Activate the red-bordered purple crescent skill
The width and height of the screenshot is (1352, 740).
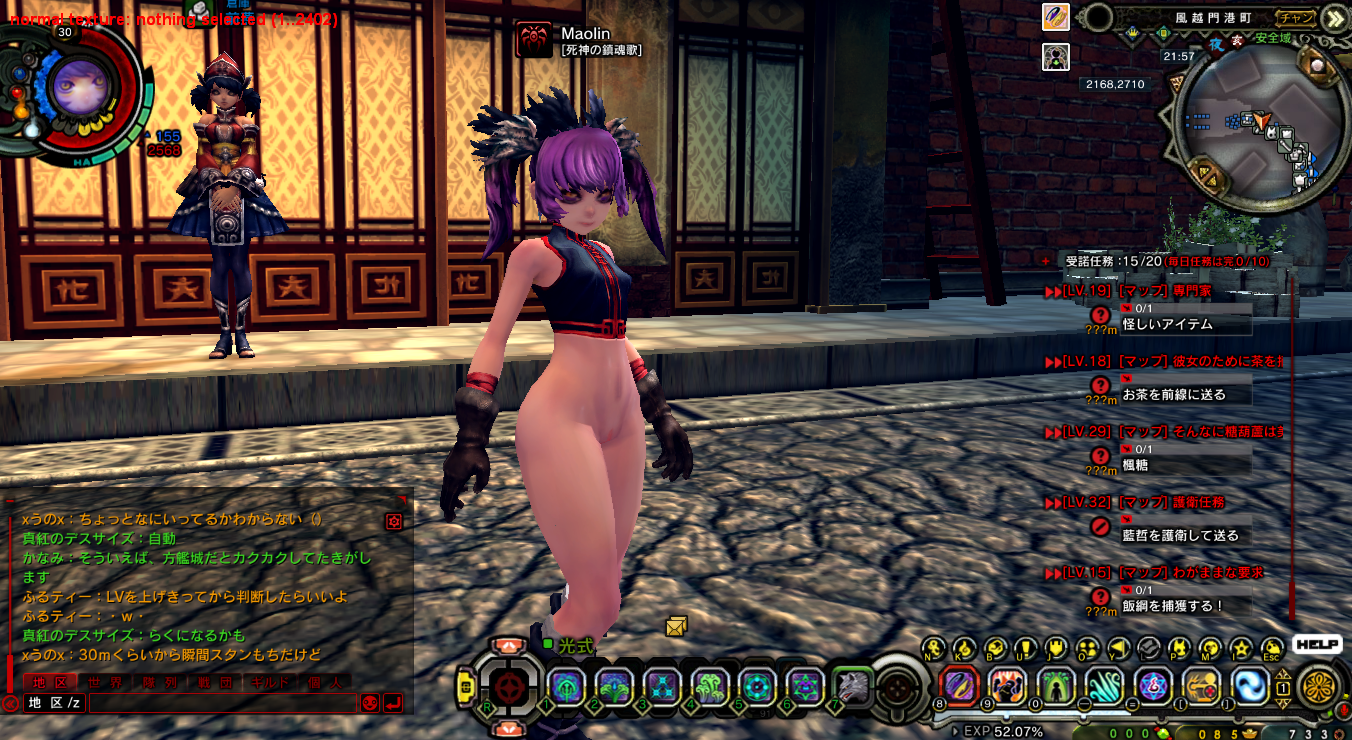[x=959, y=686]
